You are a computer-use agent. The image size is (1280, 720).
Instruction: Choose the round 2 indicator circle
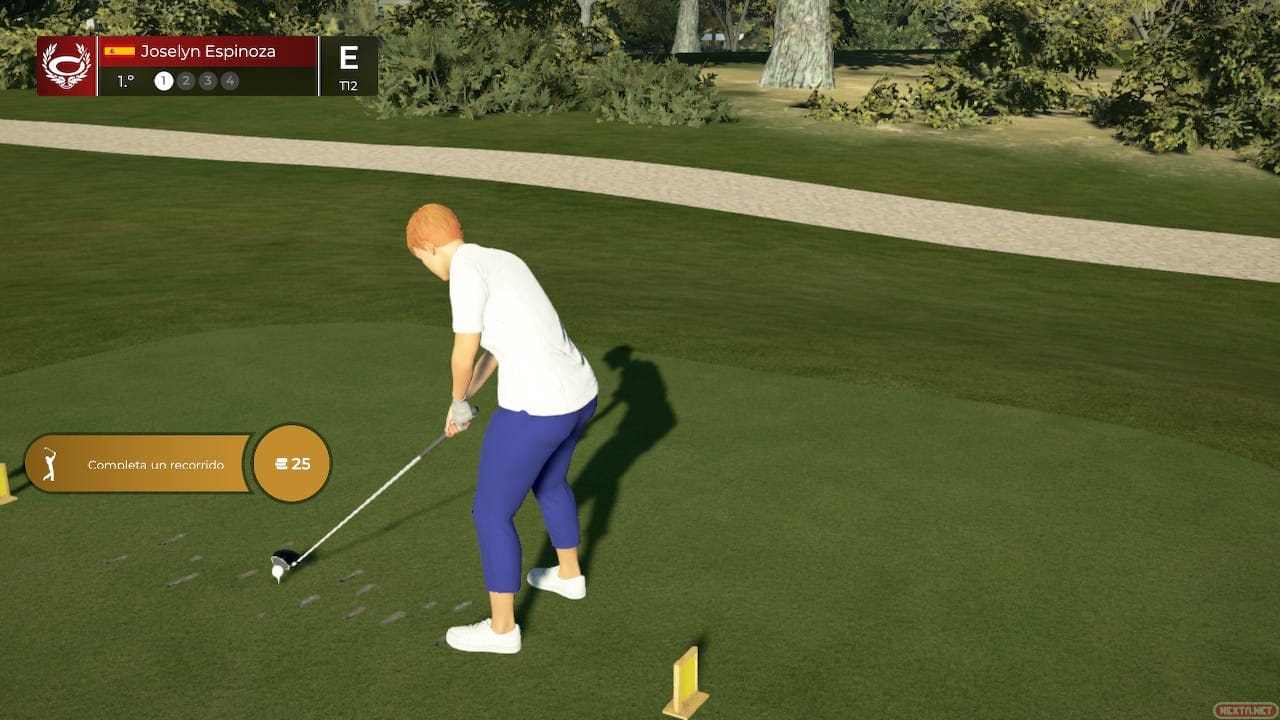(x=186, y=81)
